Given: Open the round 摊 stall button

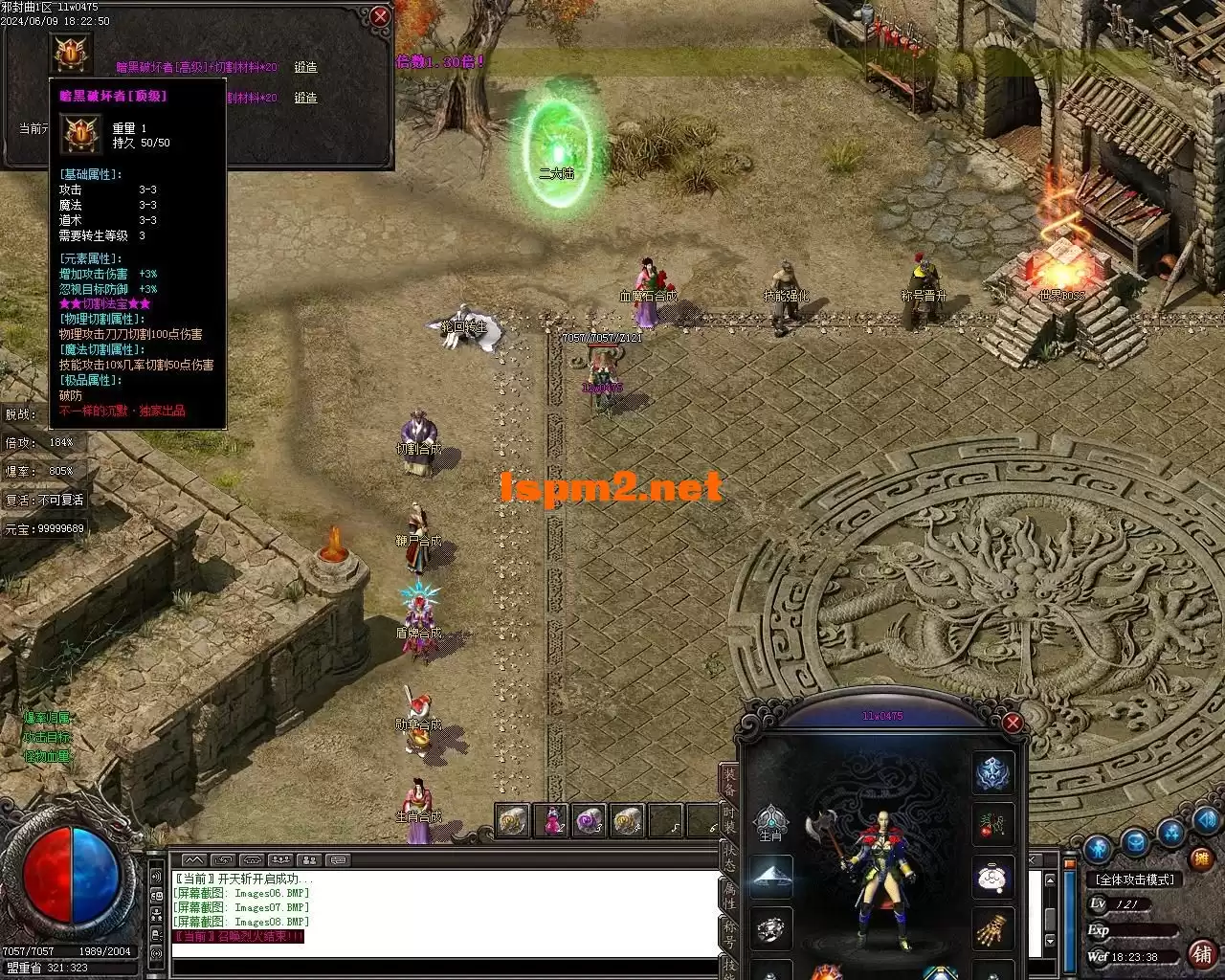Looking at the screenshot, I should coord(1202,861).
